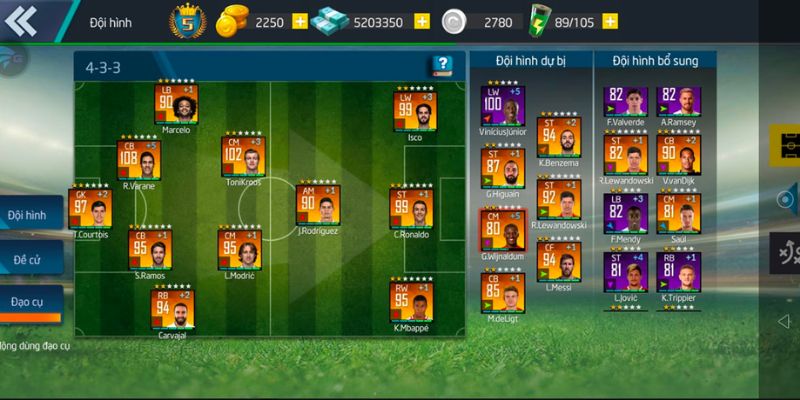This screenshot has height=400, width=800.
Task: Add more gold coins with the plus button
Action: click(299, 21)
